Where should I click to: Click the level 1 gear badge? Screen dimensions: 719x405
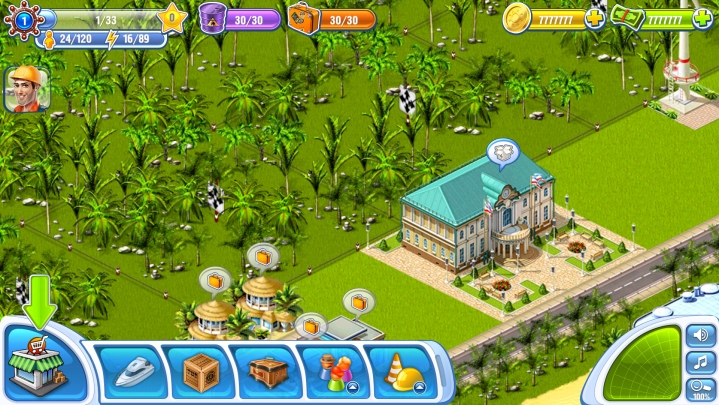point(22,18)
